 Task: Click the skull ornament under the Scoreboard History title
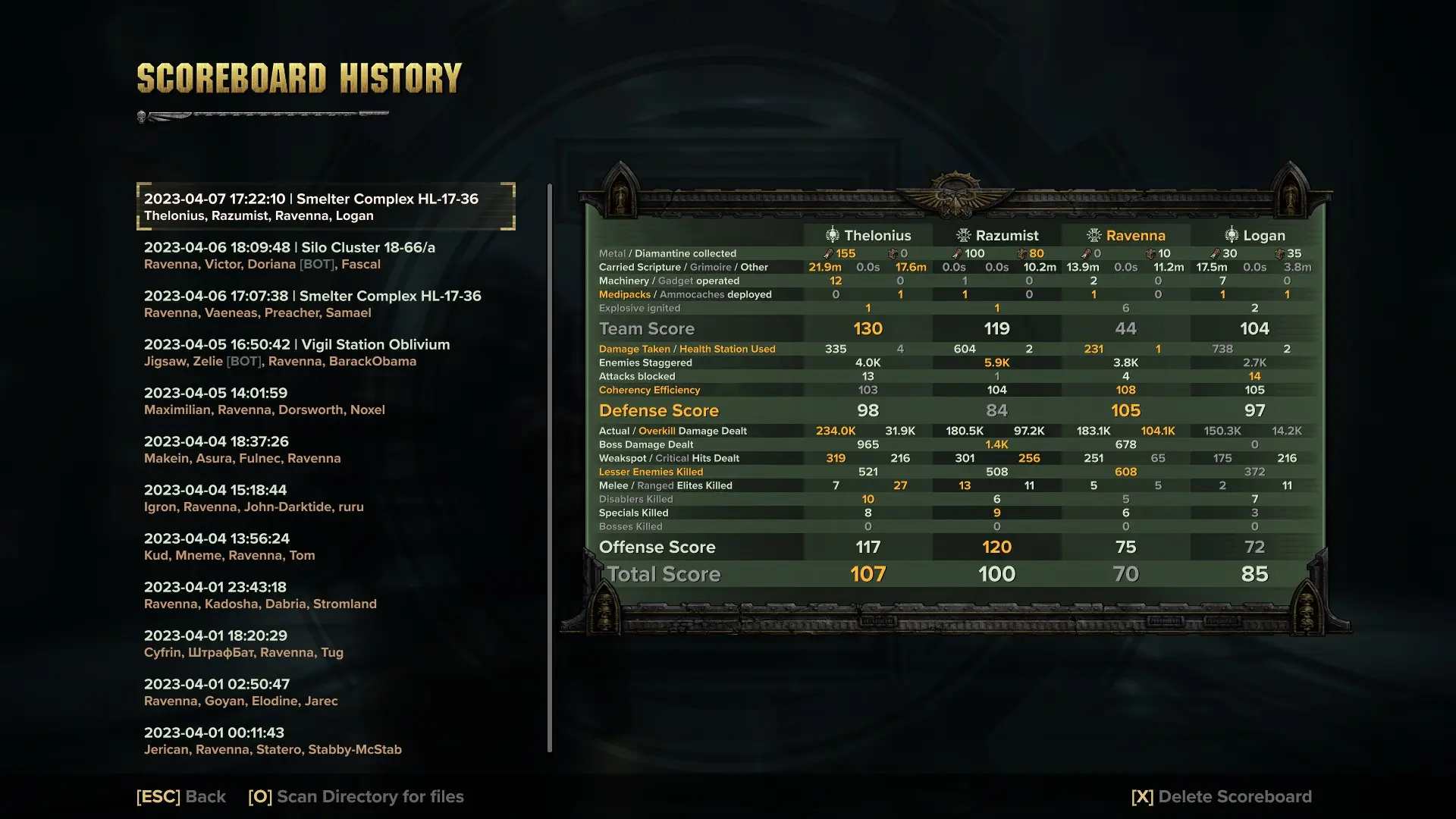pyautogui.click(x=140, y=116)
